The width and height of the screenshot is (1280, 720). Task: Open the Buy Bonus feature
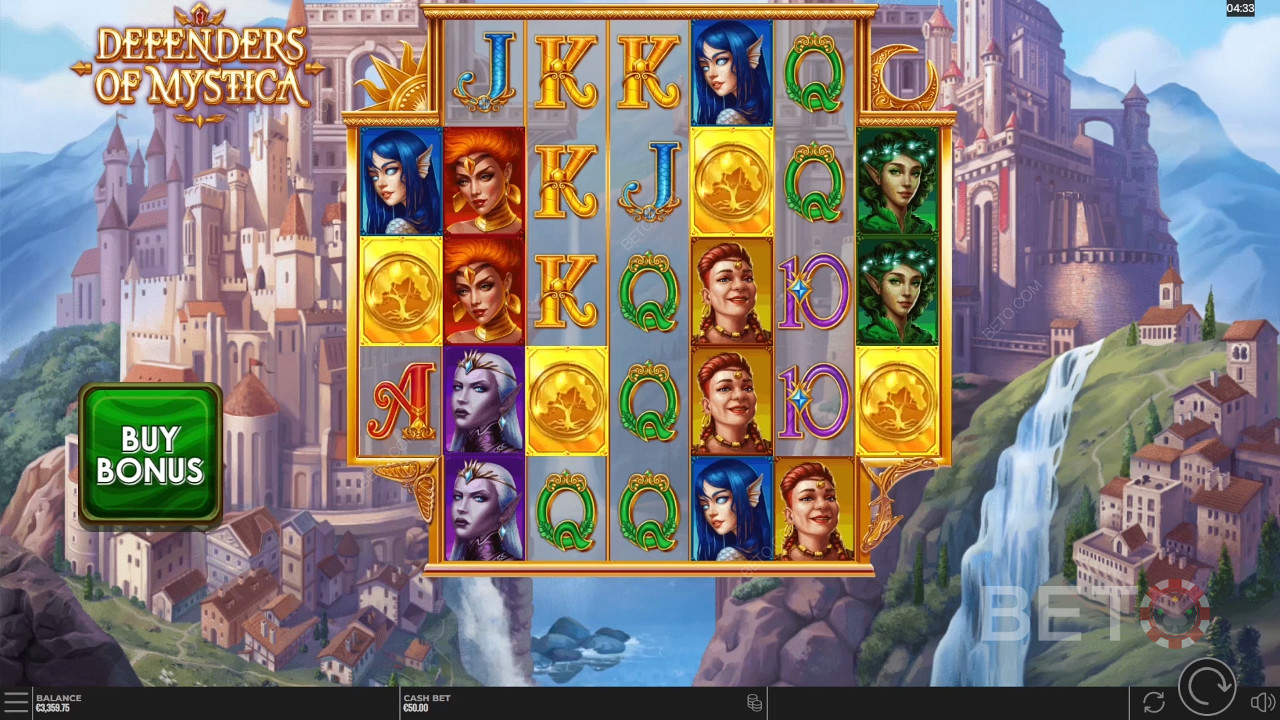click(150, 455)
